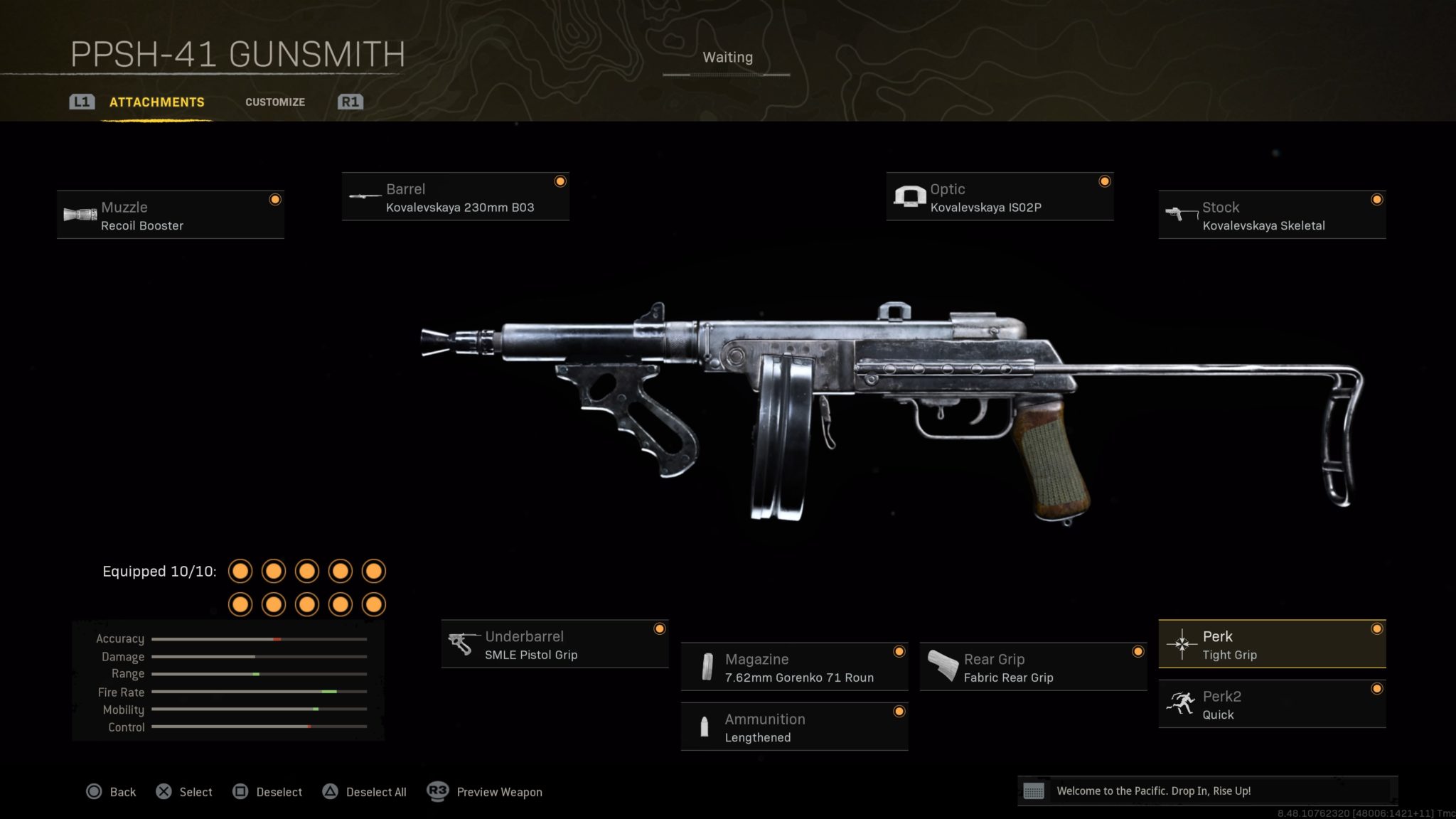Switch to the ATTACHMENTS tab

156,102
